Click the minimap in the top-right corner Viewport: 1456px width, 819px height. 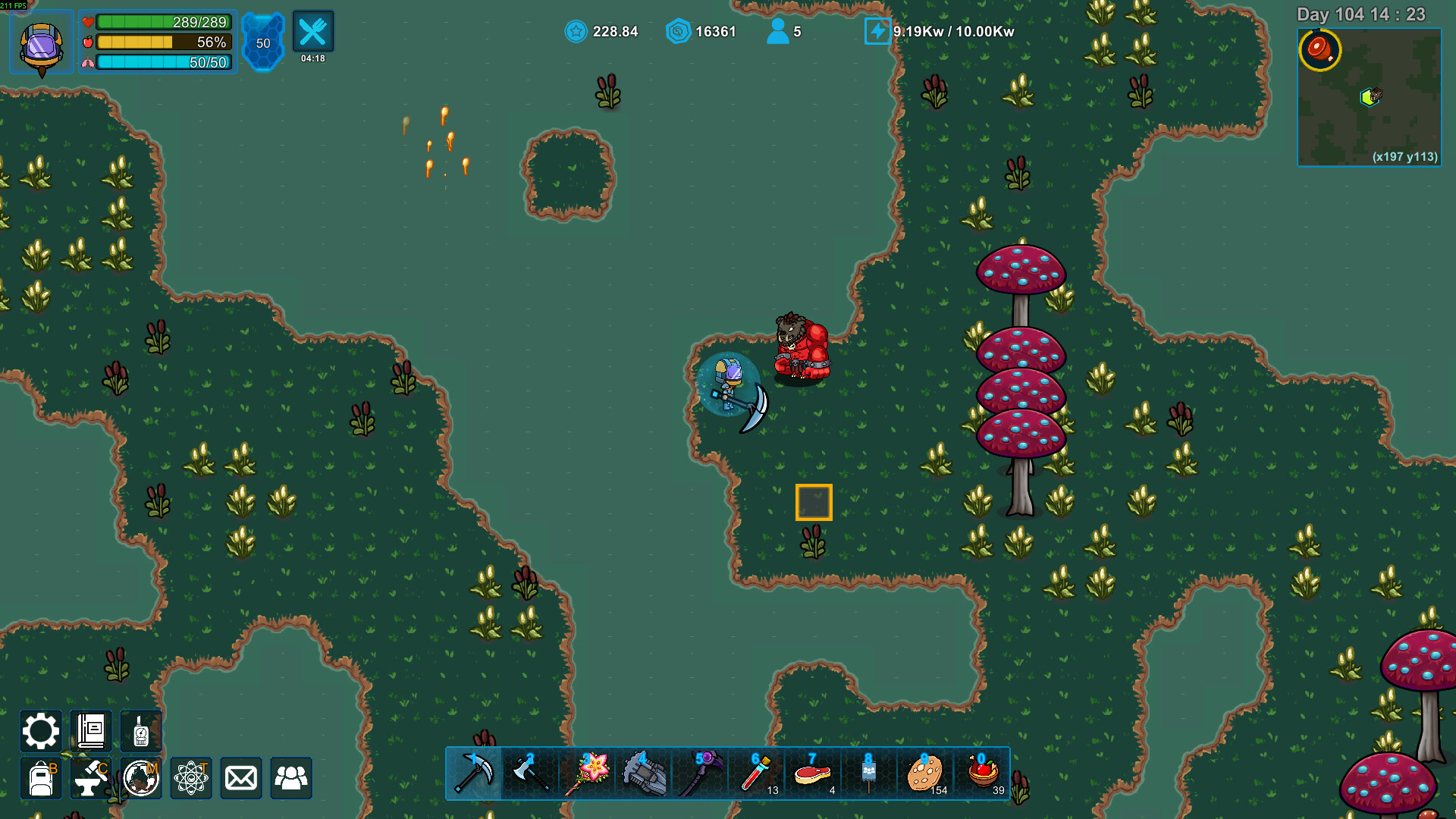tap(1370, 99)
